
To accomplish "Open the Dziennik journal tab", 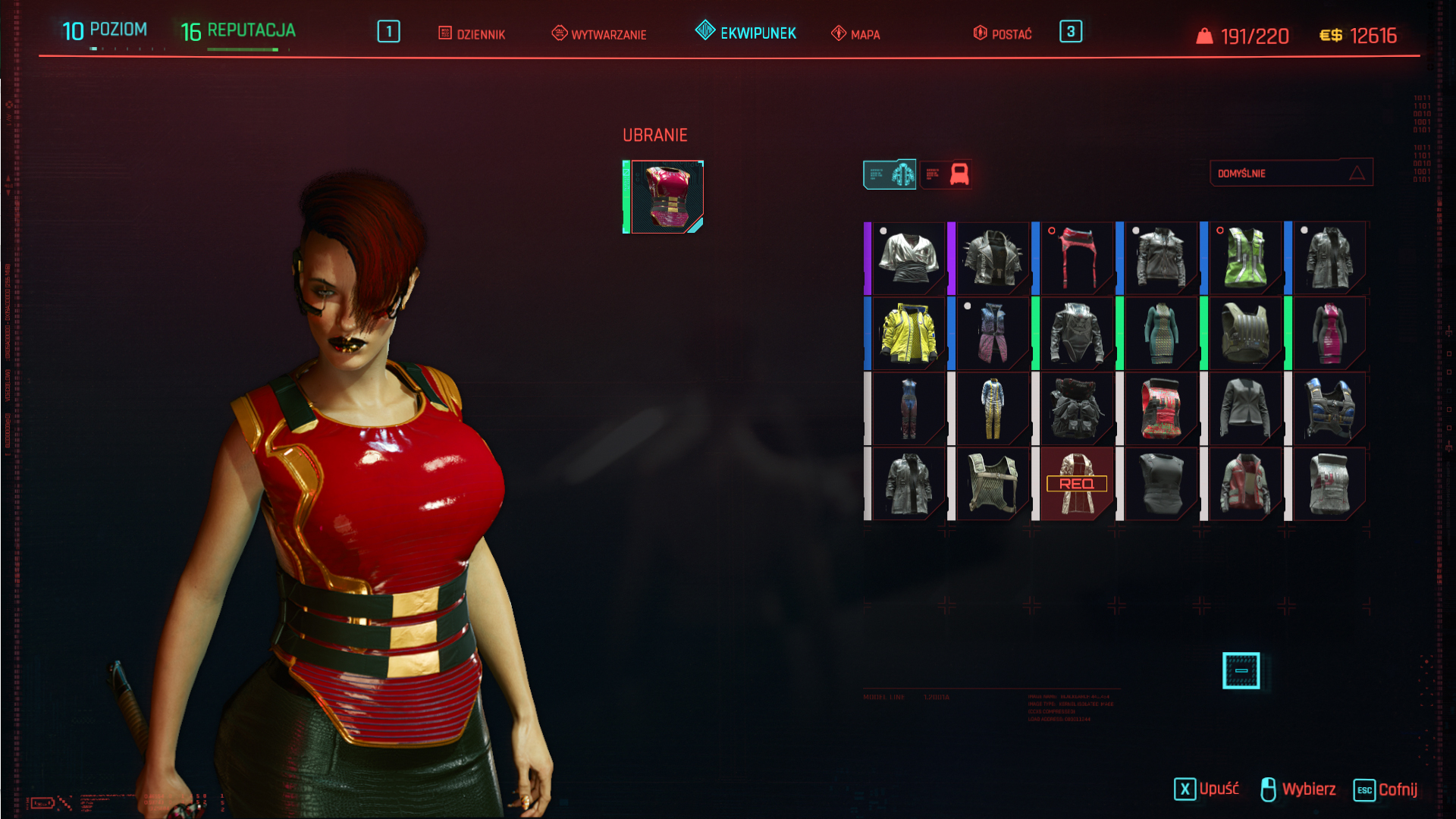I will pyautogui.click(x=472, y=34).
